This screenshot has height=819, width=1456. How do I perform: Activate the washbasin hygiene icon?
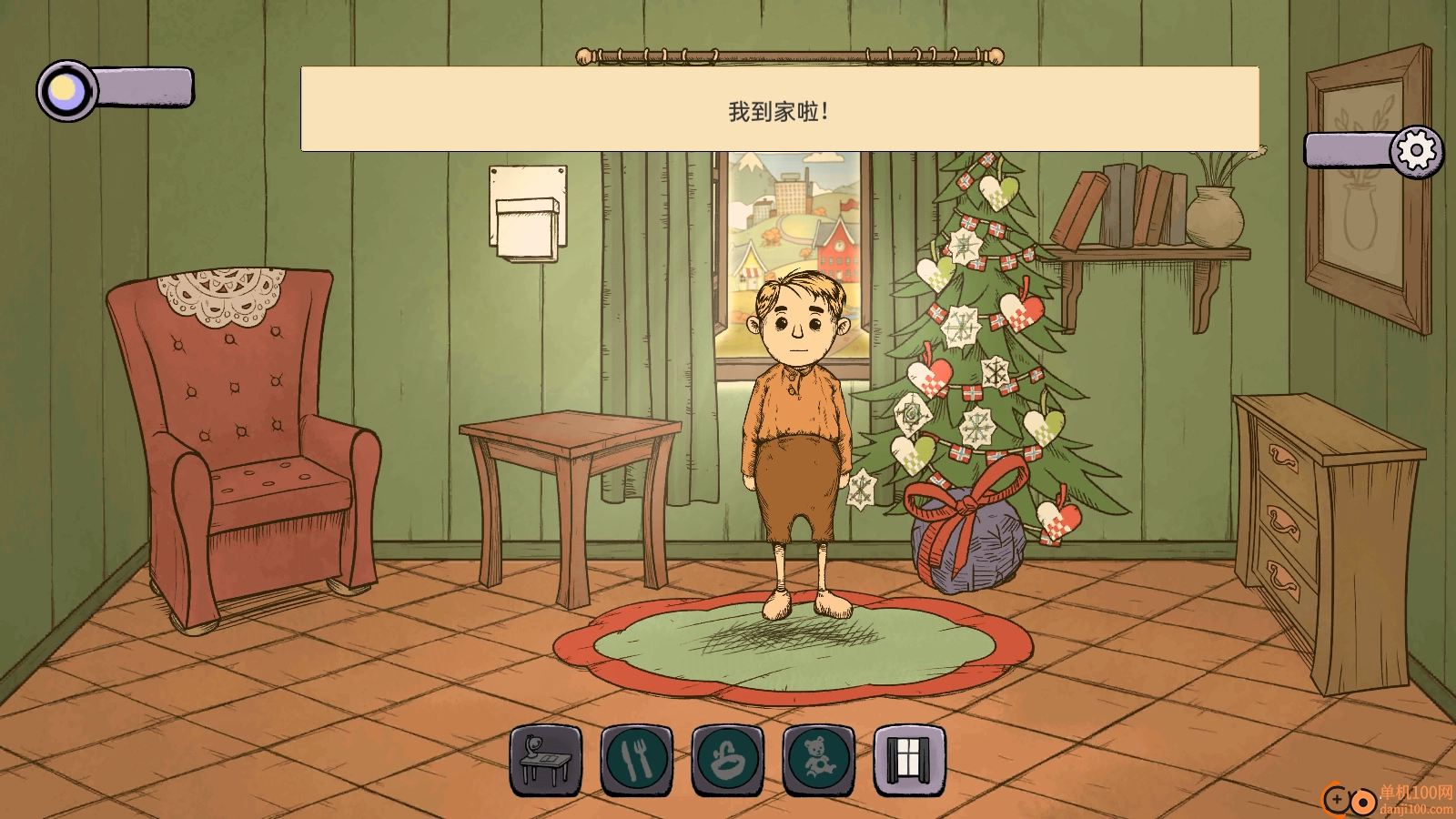[727, 760]
